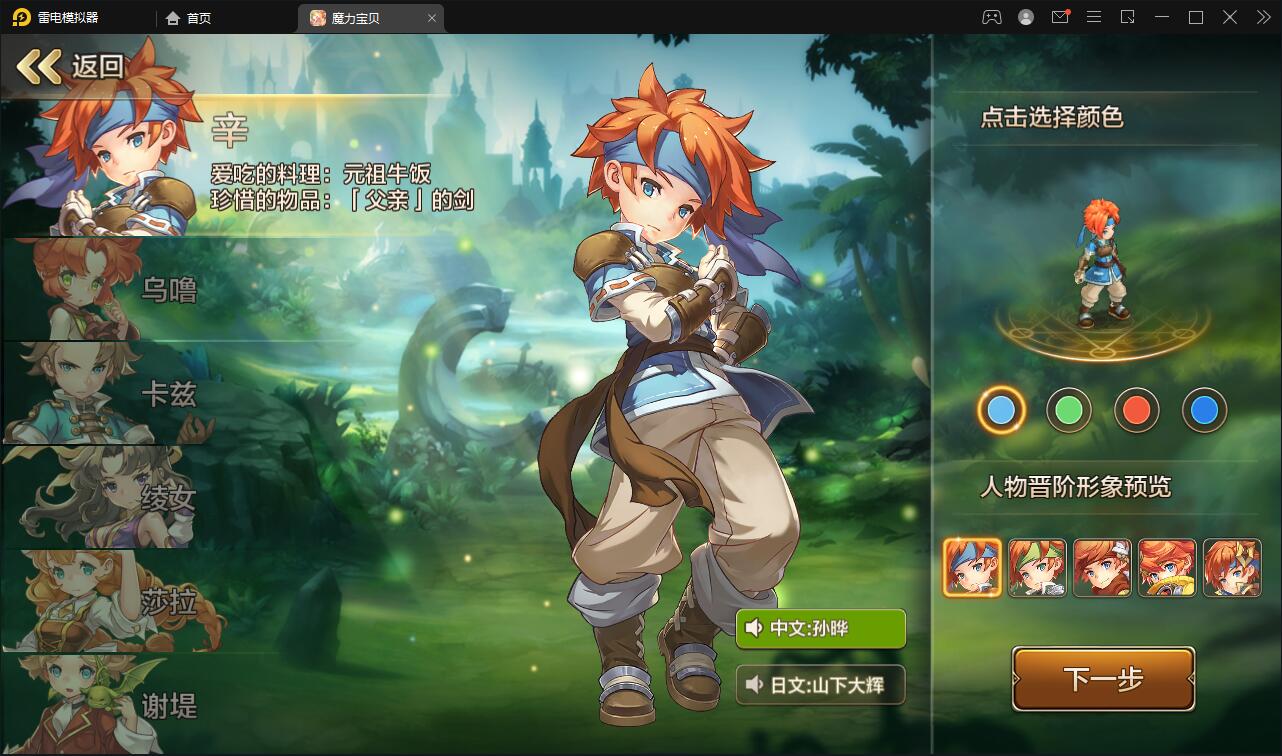The height and width of the screenshot is (756, 1282).
Task: Open the final evolution preview thumbnail
Action: [x=1232, y=568]
